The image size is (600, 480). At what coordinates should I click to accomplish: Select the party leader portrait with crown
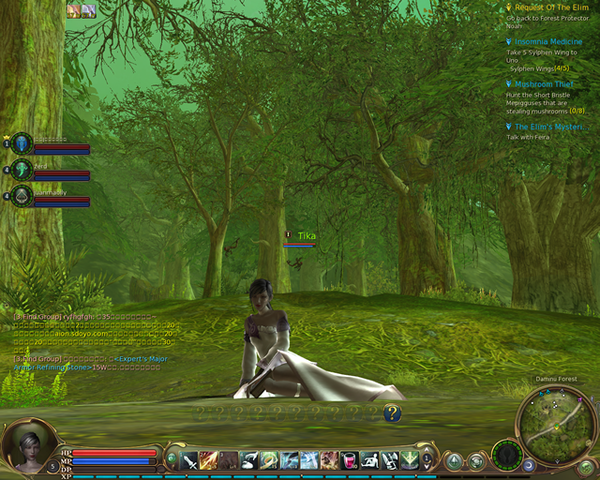coord(22,144)
